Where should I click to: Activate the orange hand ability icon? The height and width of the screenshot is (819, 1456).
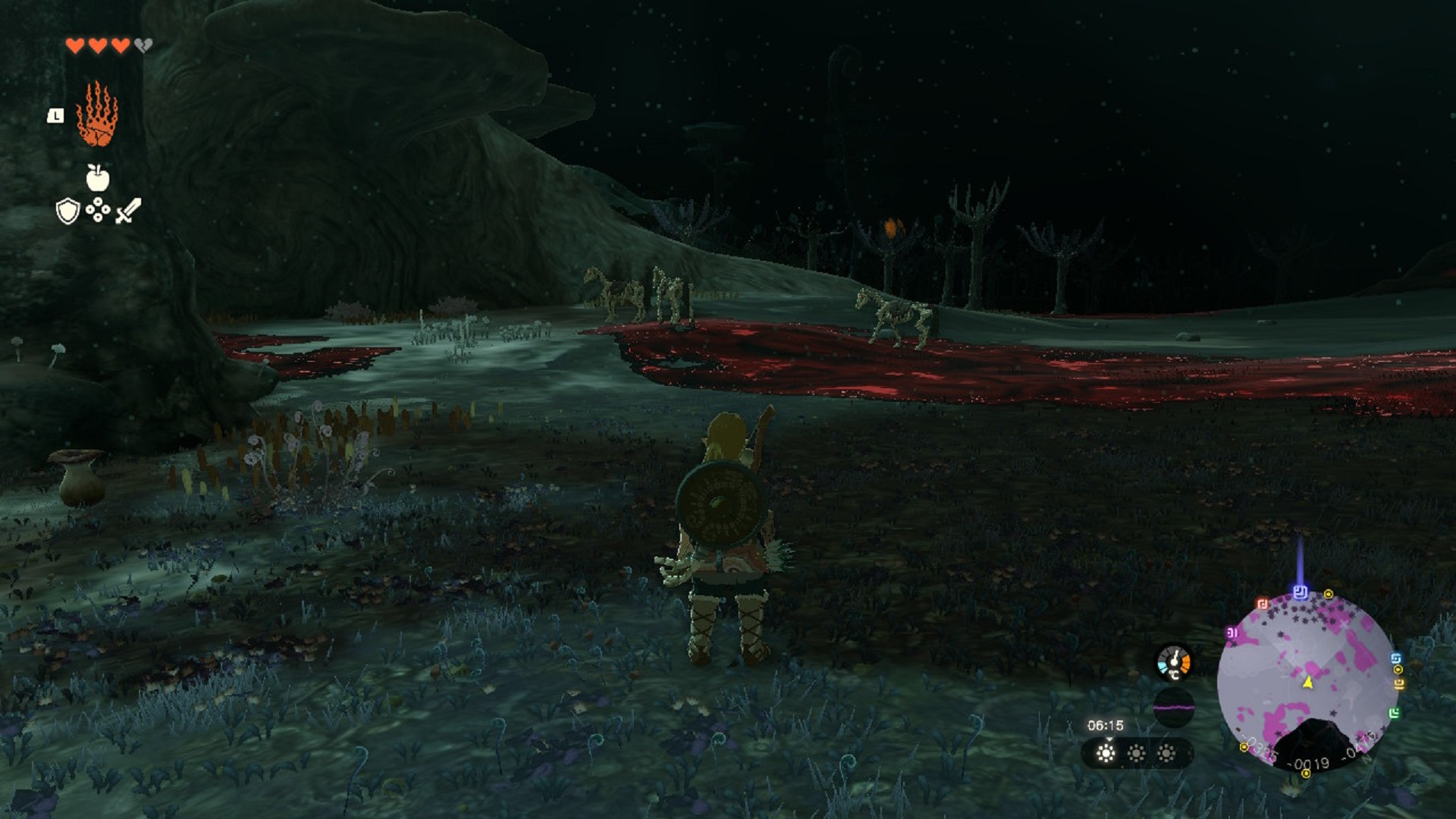click(x=97, y=115)
